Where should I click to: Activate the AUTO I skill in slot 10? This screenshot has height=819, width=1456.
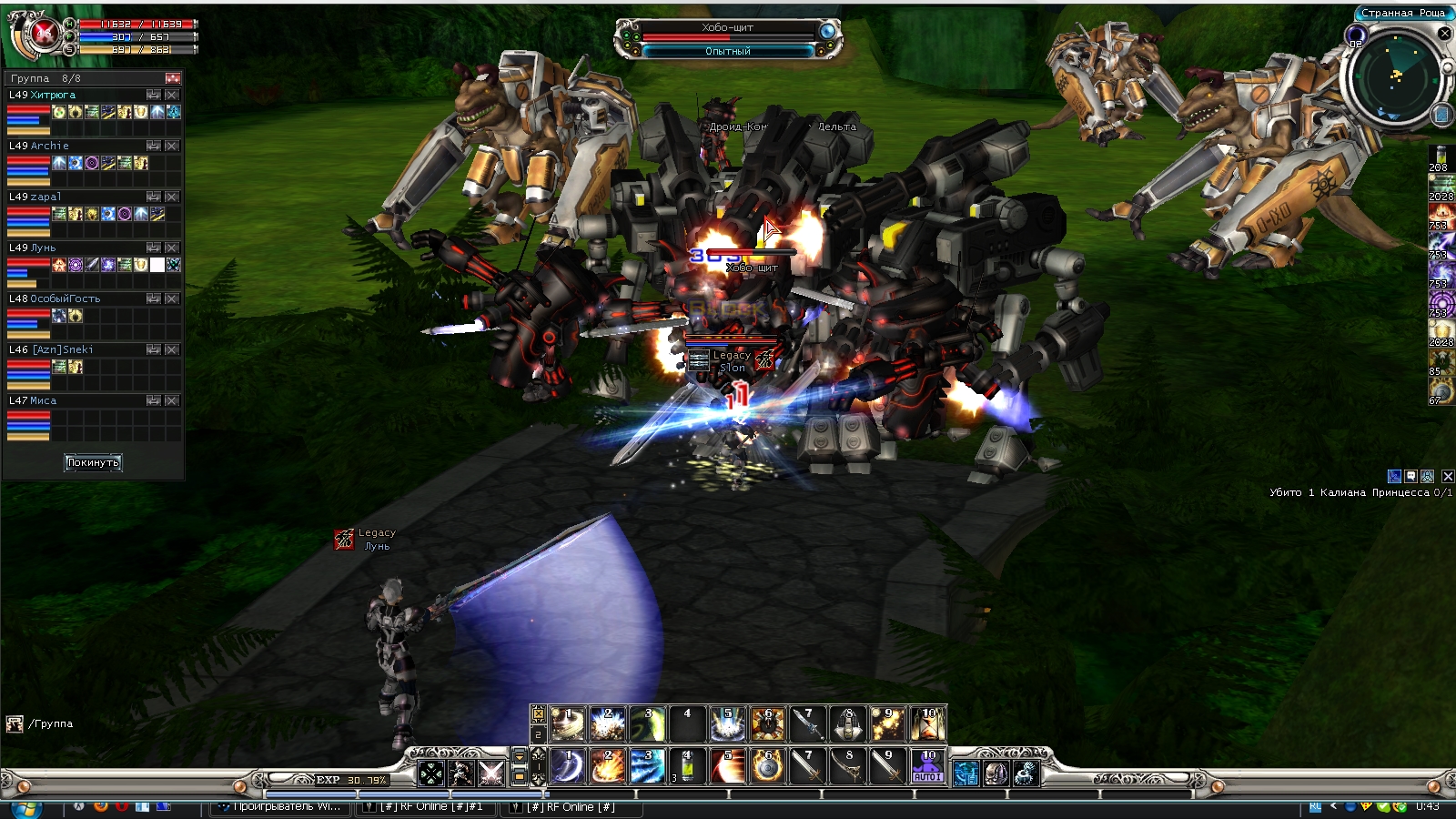coord(927,766)
